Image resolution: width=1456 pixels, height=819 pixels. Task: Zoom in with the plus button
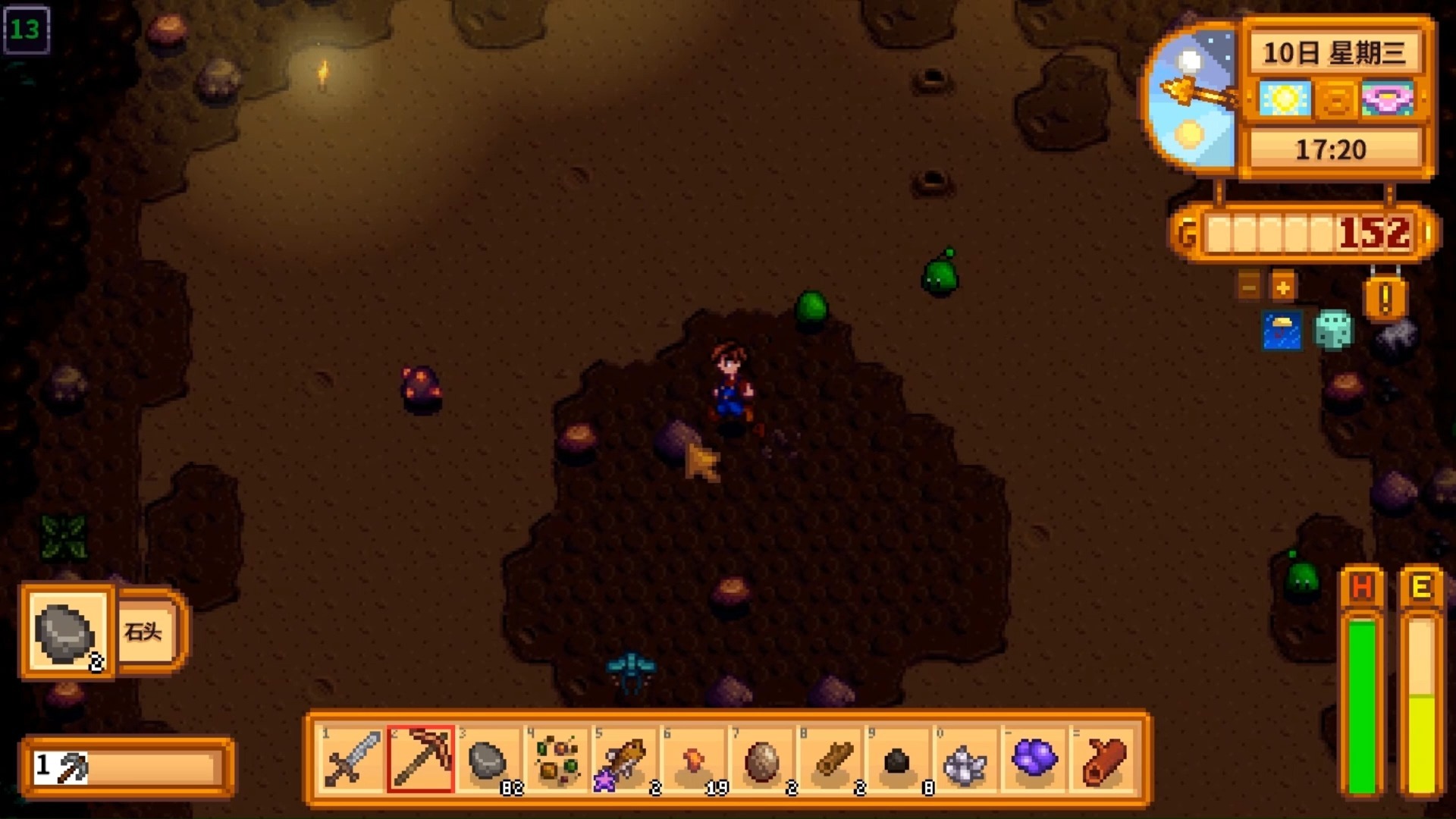1283,287
